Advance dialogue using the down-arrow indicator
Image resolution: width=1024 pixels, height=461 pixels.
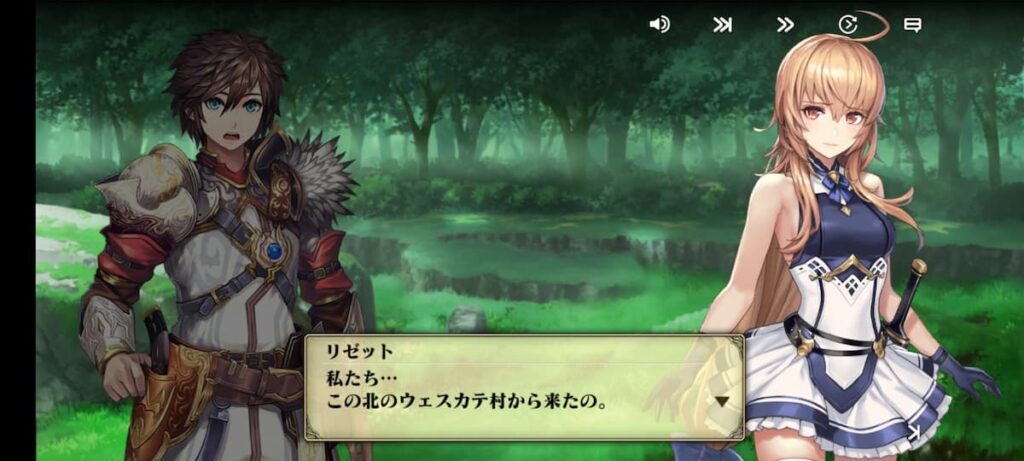[722, 401]
